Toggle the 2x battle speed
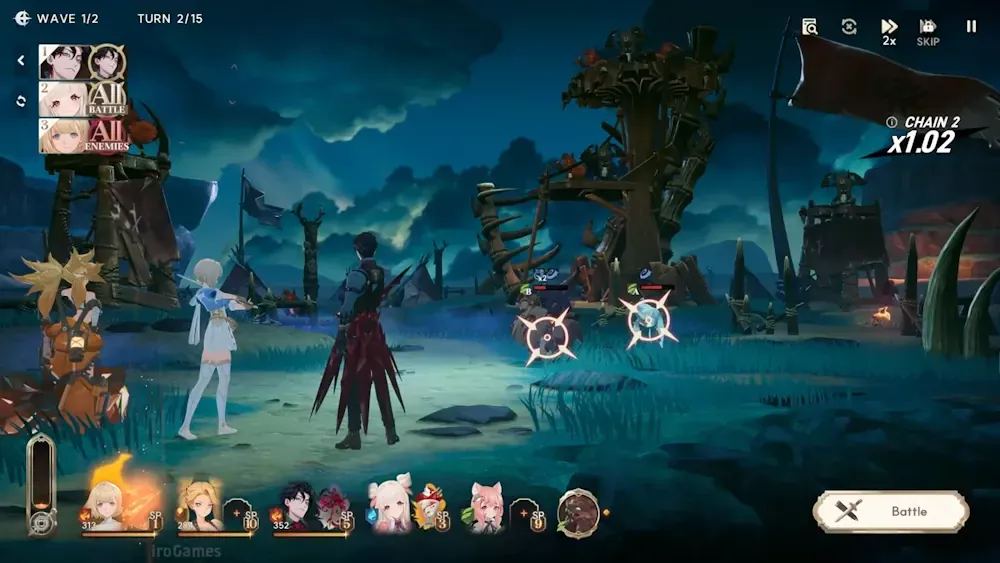 [x=889, y=32]
